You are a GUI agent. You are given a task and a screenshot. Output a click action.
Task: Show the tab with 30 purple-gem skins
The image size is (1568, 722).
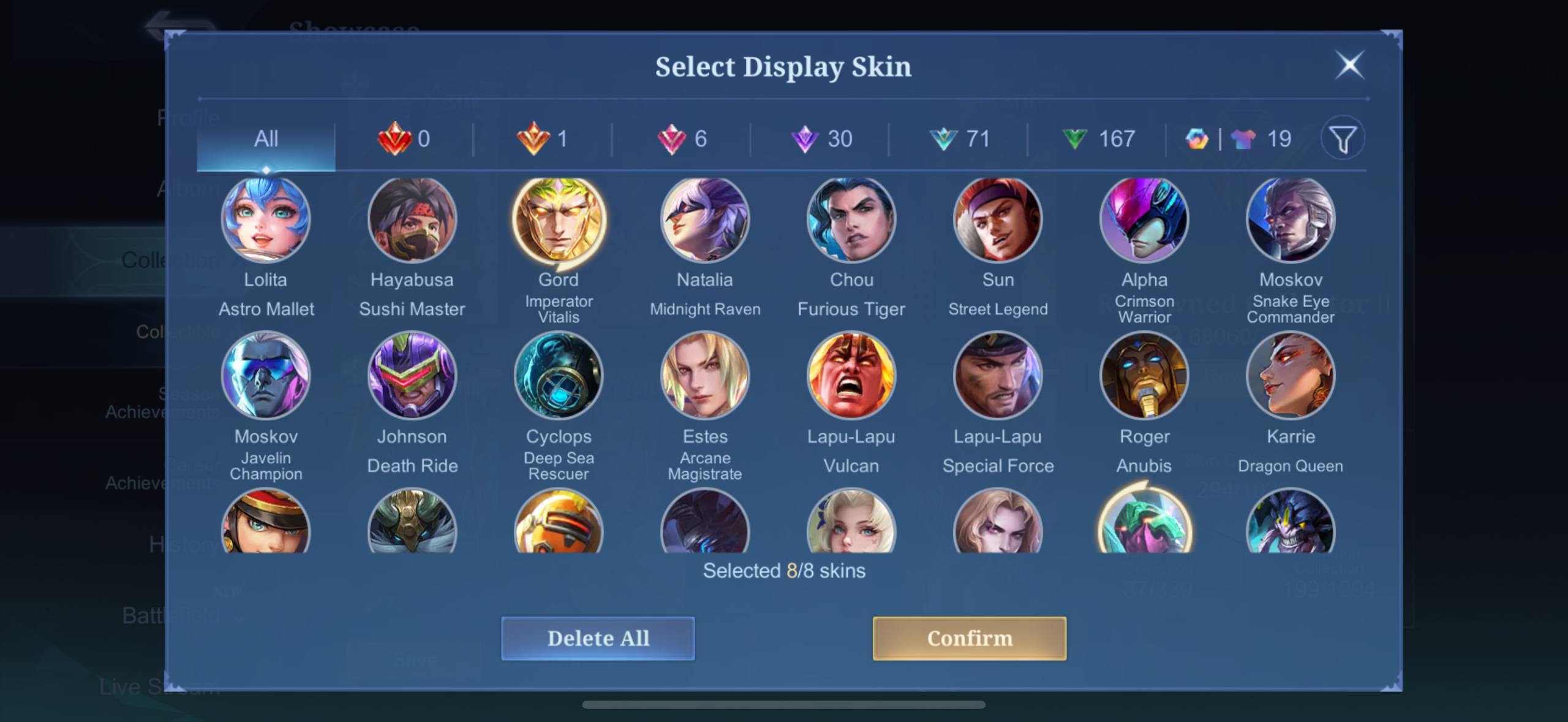[821, 139]
